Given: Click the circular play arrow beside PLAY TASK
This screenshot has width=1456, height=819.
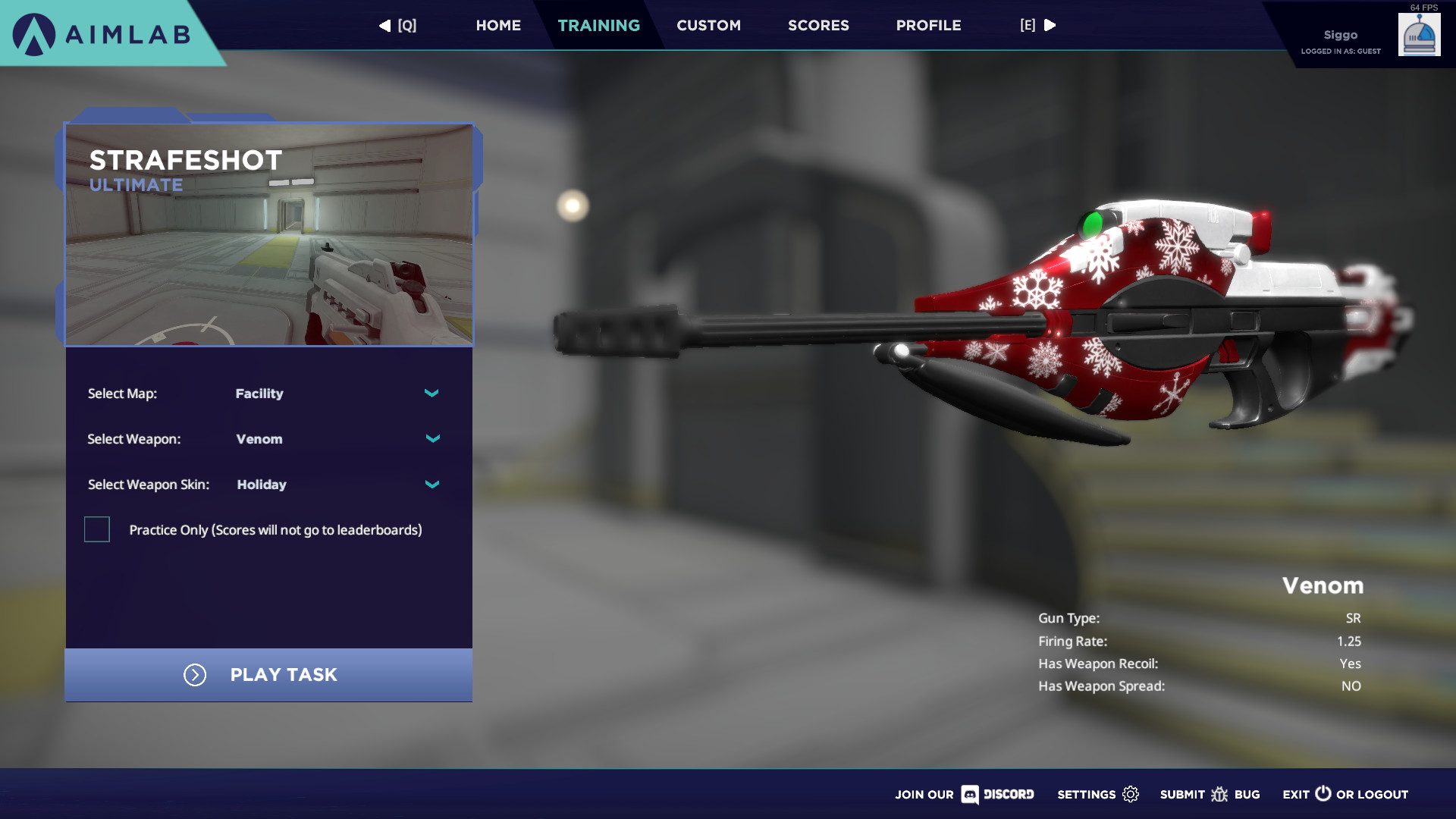Looking at the screenshot, I should coord(195,675).
